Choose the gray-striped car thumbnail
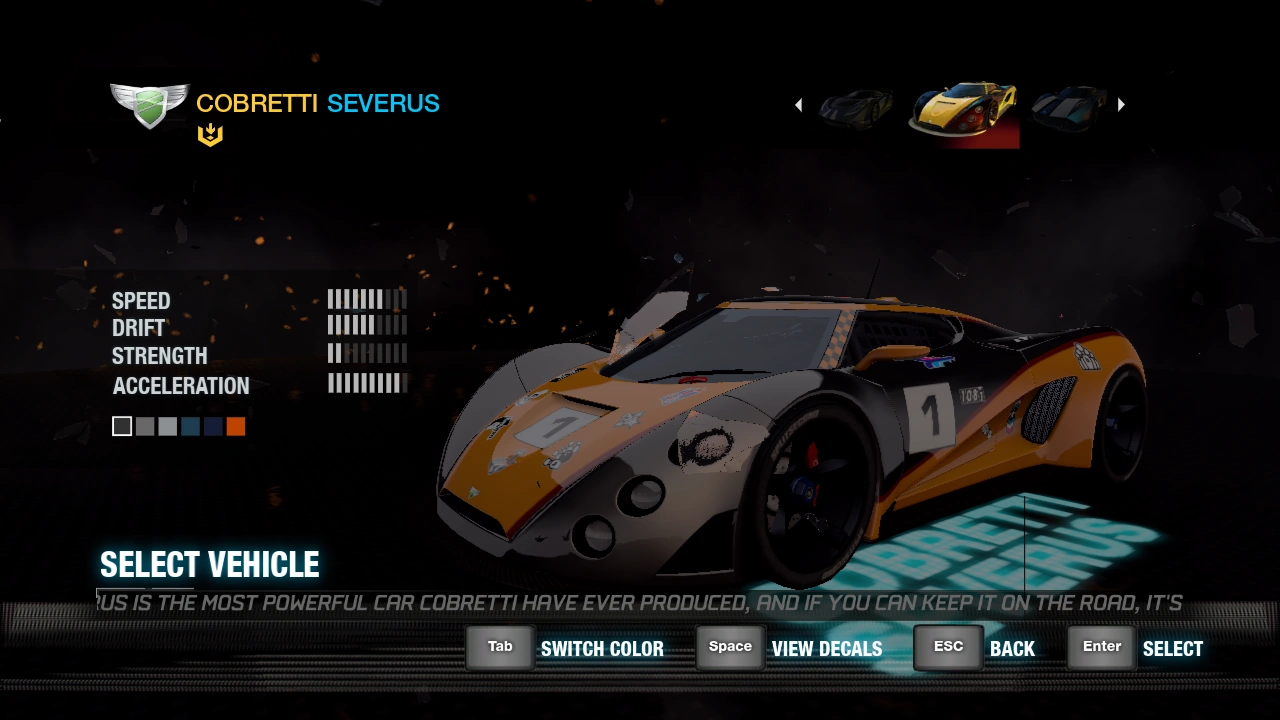Viewport: 1280px width, 720px height. (x=1069, y=105)
